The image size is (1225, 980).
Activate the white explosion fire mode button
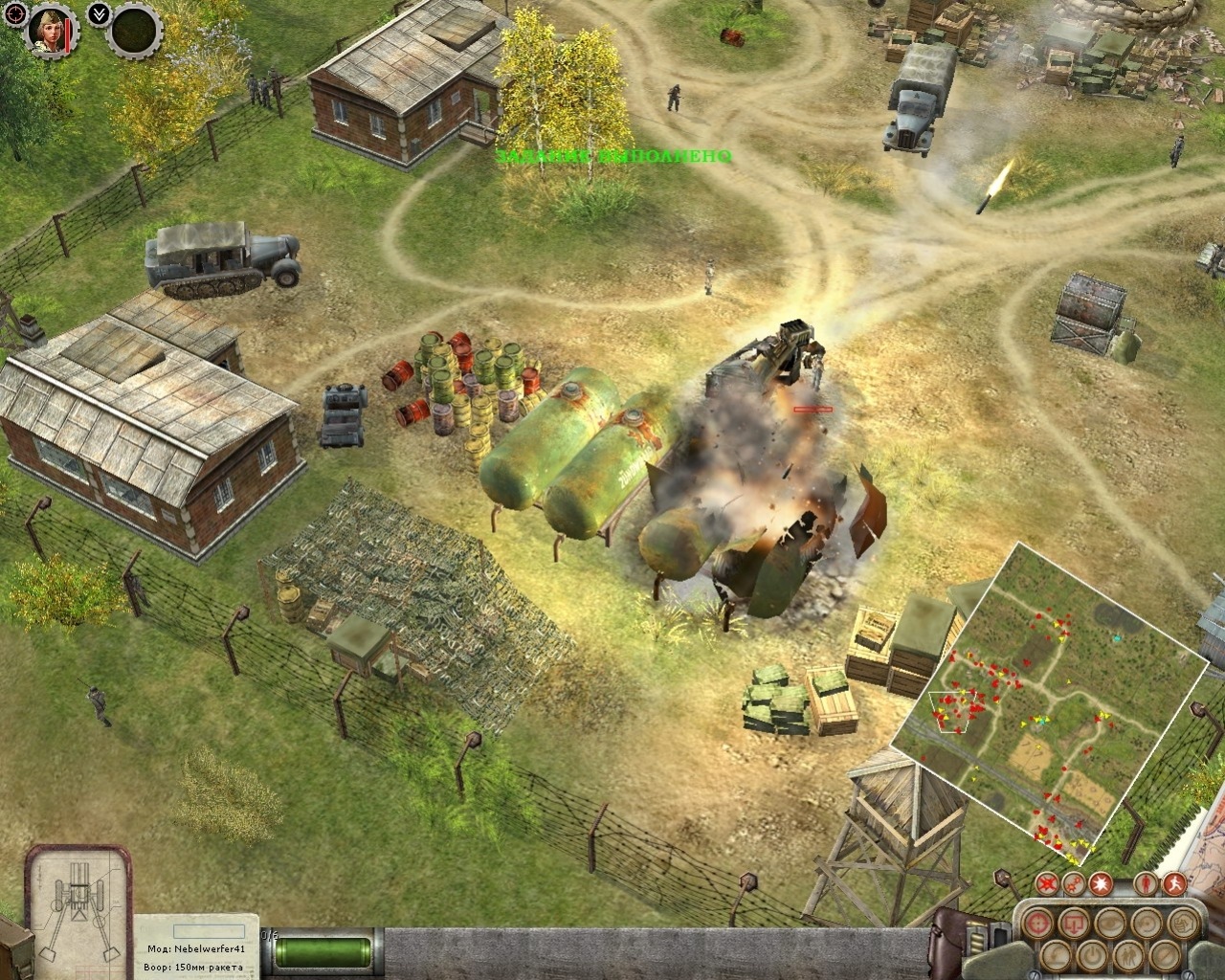[1102, 882]
